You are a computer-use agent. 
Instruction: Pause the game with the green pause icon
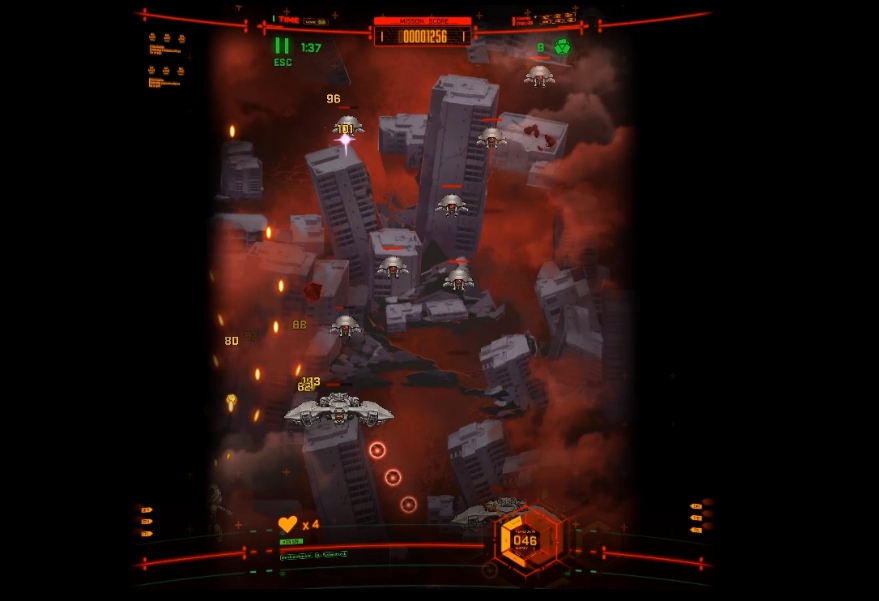282,46
